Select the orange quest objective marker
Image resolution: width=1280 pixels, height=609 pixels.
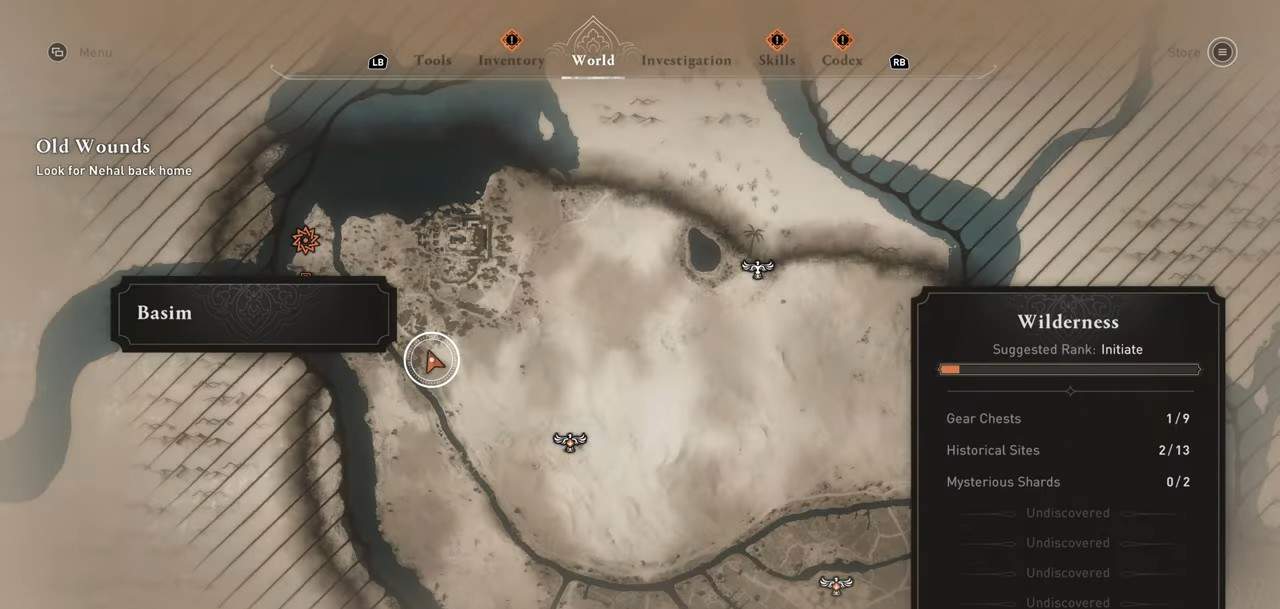pos(305,240)
